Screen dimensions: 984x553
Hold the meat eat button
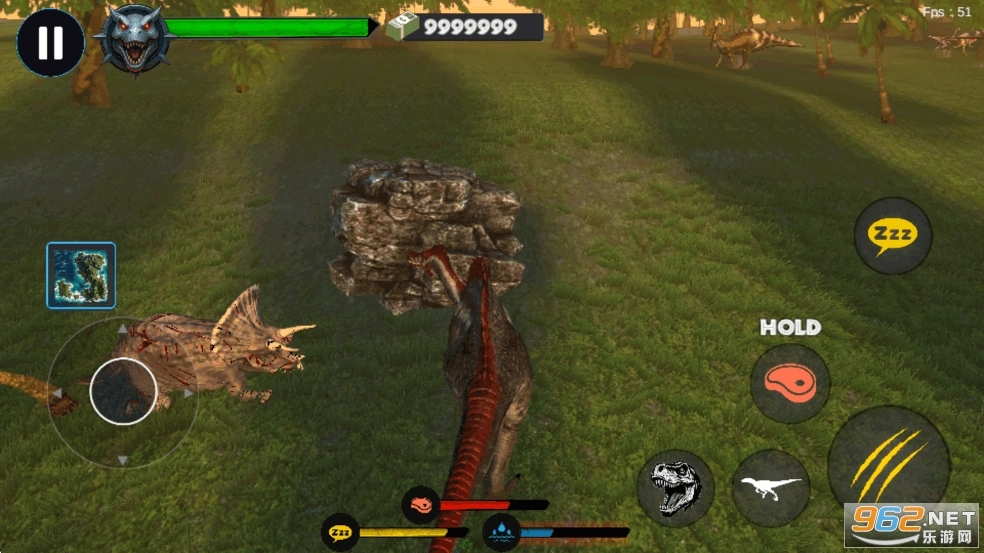point(790,383)
